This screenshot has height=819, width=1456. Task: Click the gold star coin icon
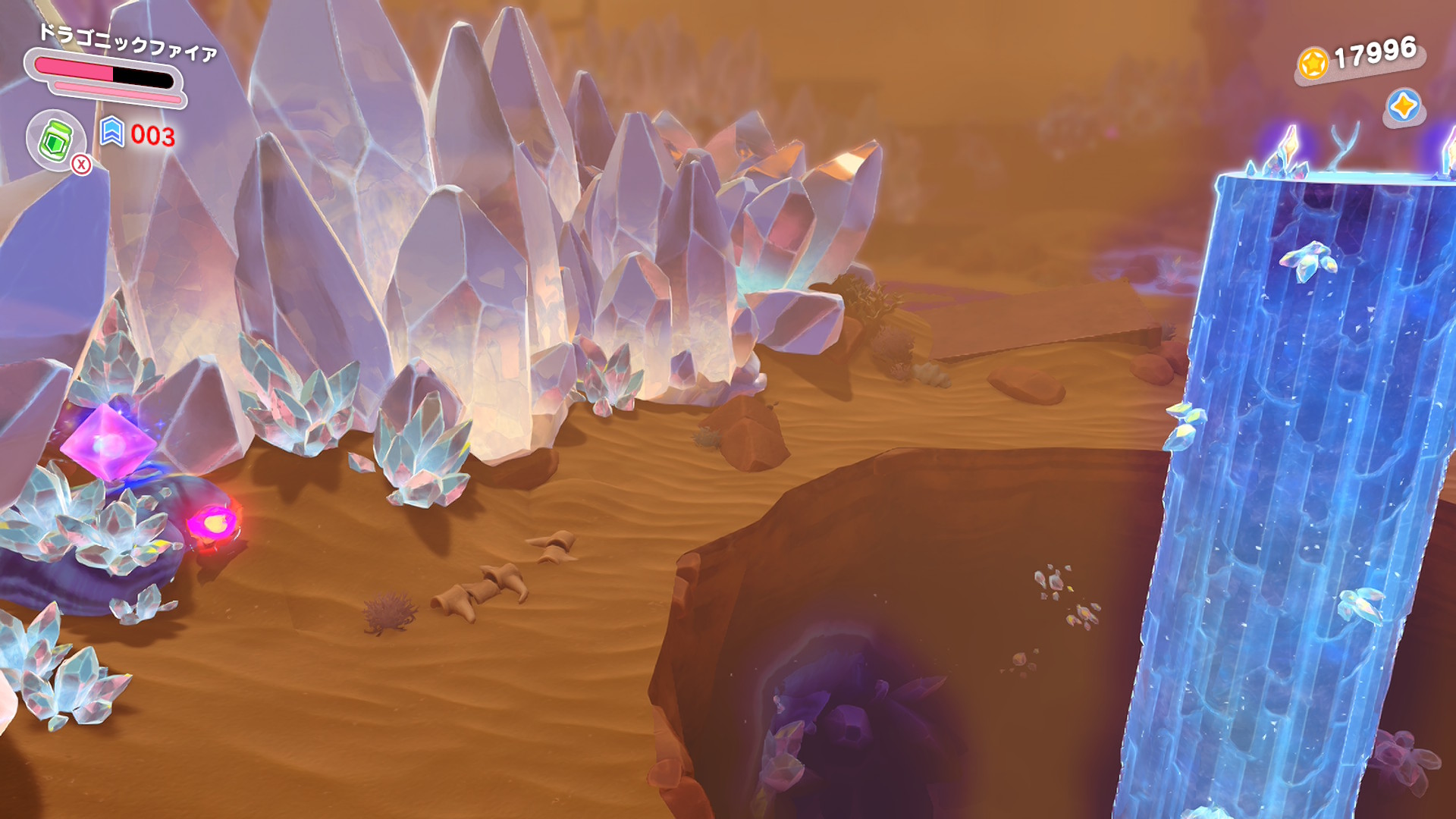pos(1313,63)
